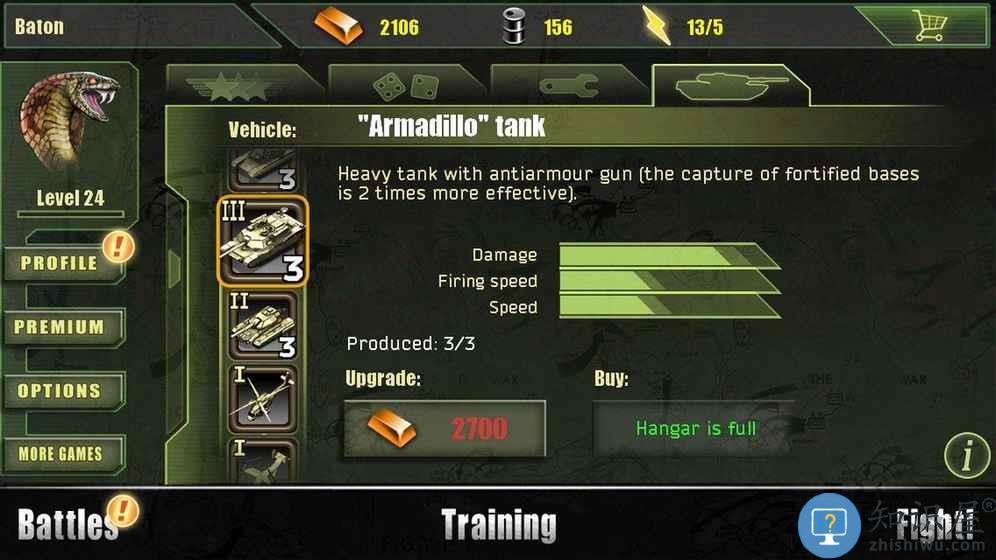Switch to the wrench upgrades tab
996x560 pixels.
point(567,87)
